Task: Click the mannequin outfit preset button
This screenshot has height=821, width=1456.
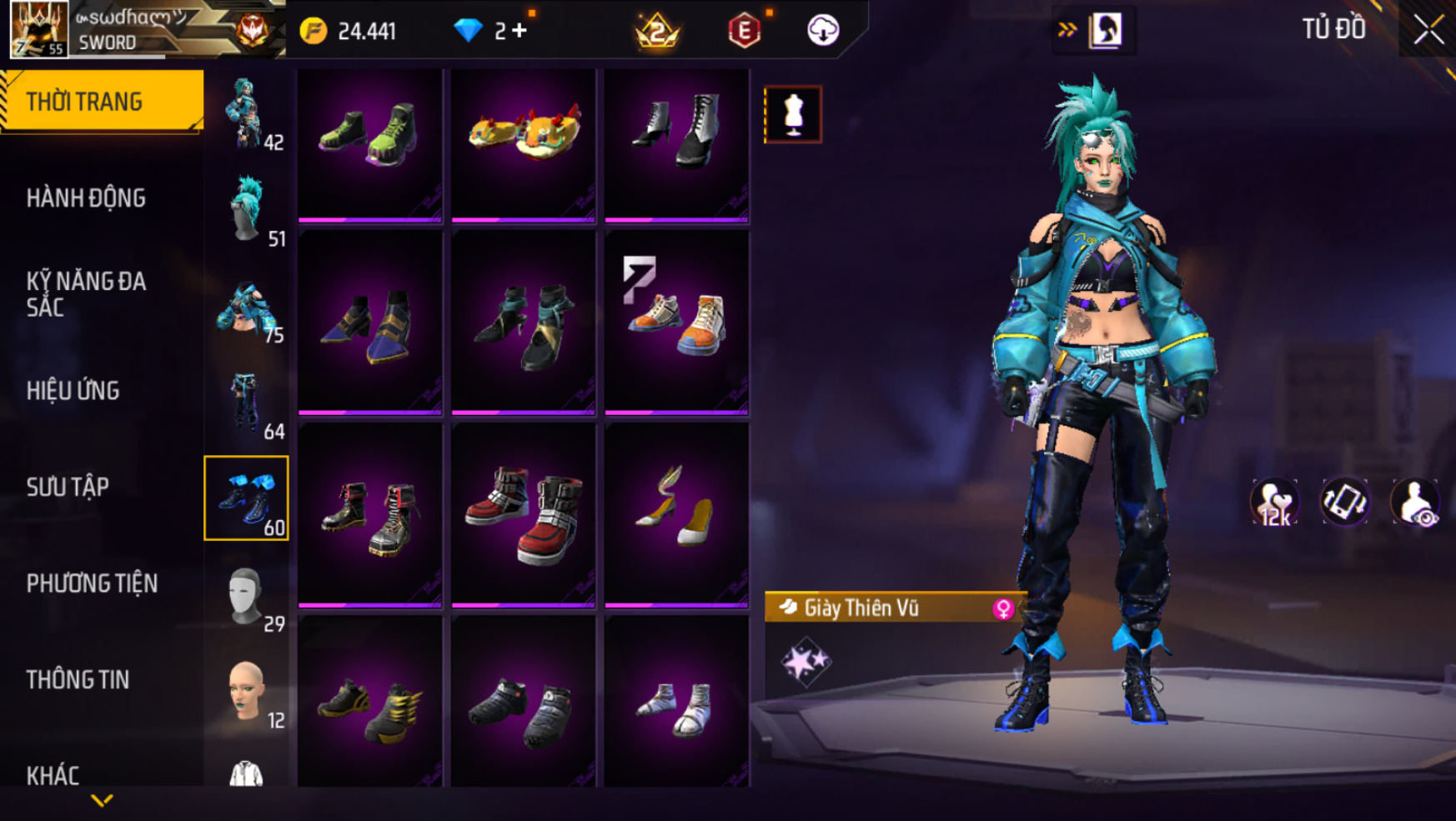Action: click(792, 114)
